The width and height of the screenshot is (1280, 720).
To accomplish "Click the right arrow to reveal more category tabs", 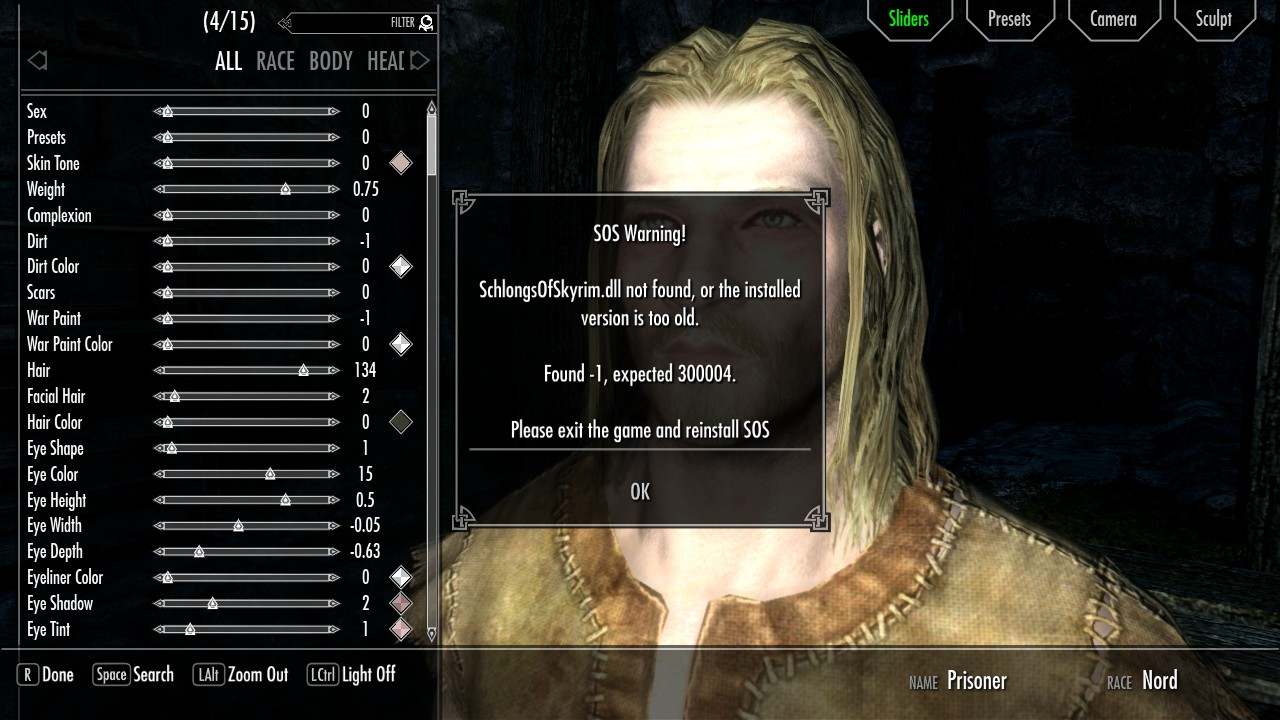I will point(420,60).
